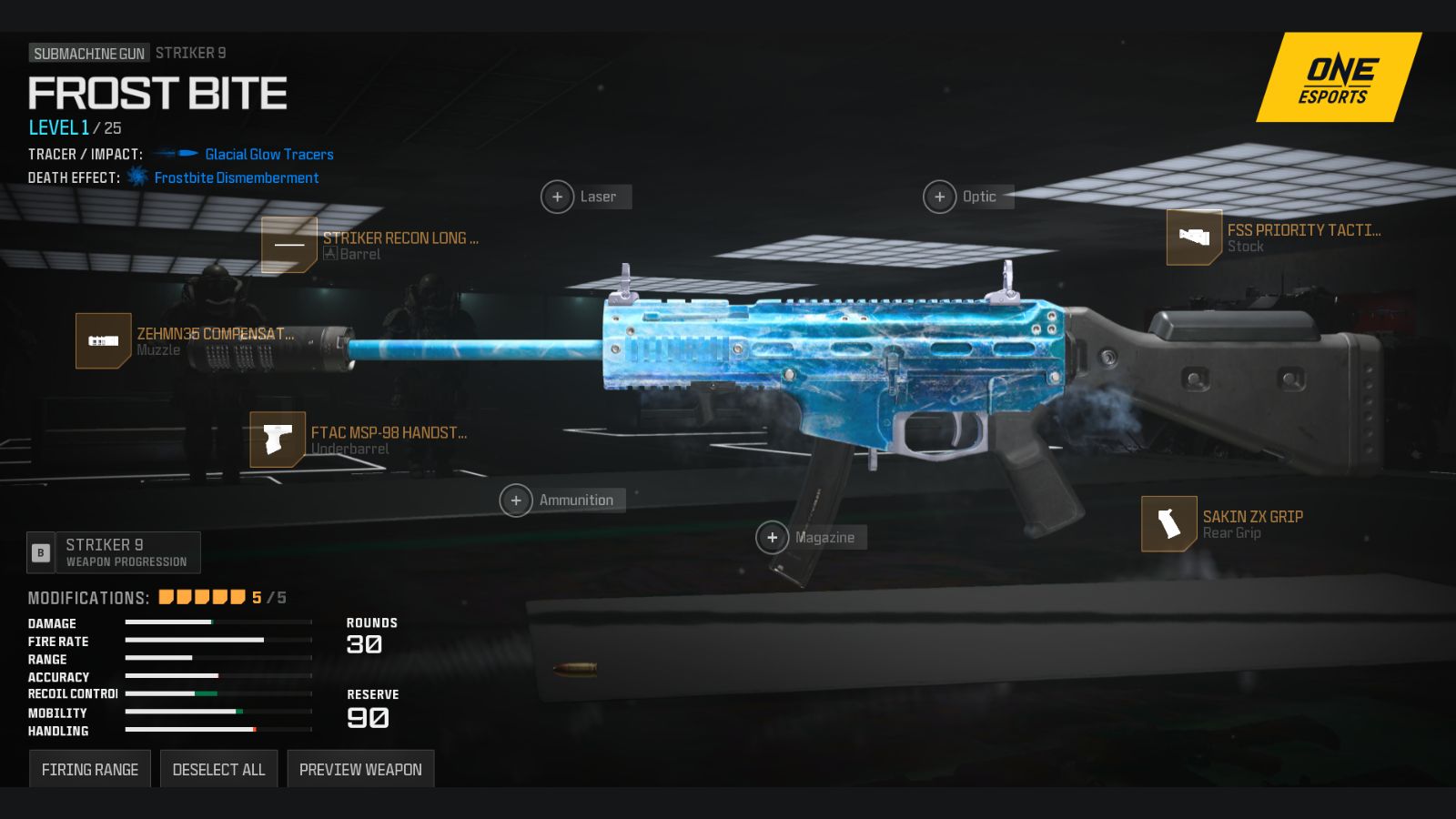Click the Level 1 progression label
Screen dimensions: 1456x819
pos(58,127)
